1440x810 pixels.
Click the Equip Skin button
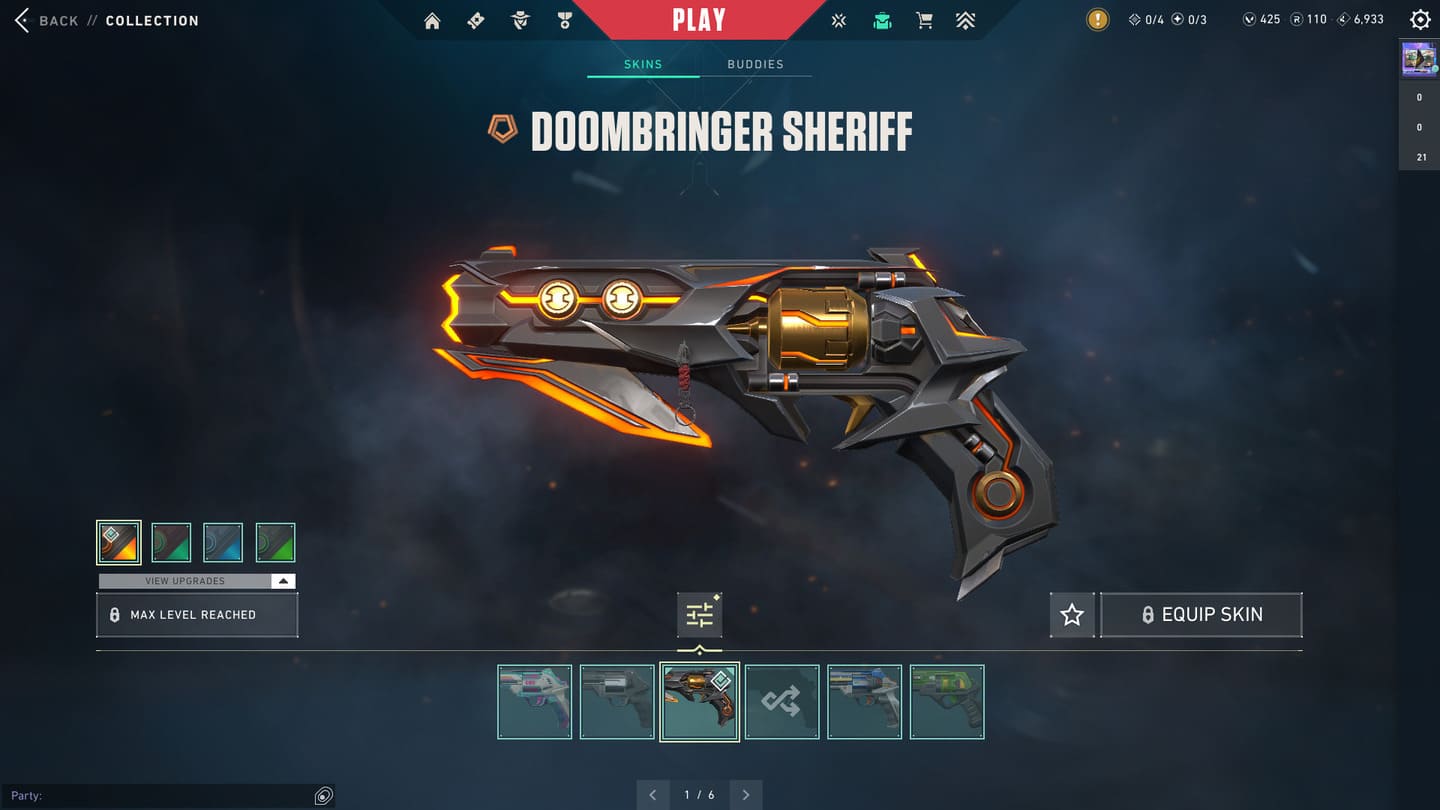coord(1201,615)
